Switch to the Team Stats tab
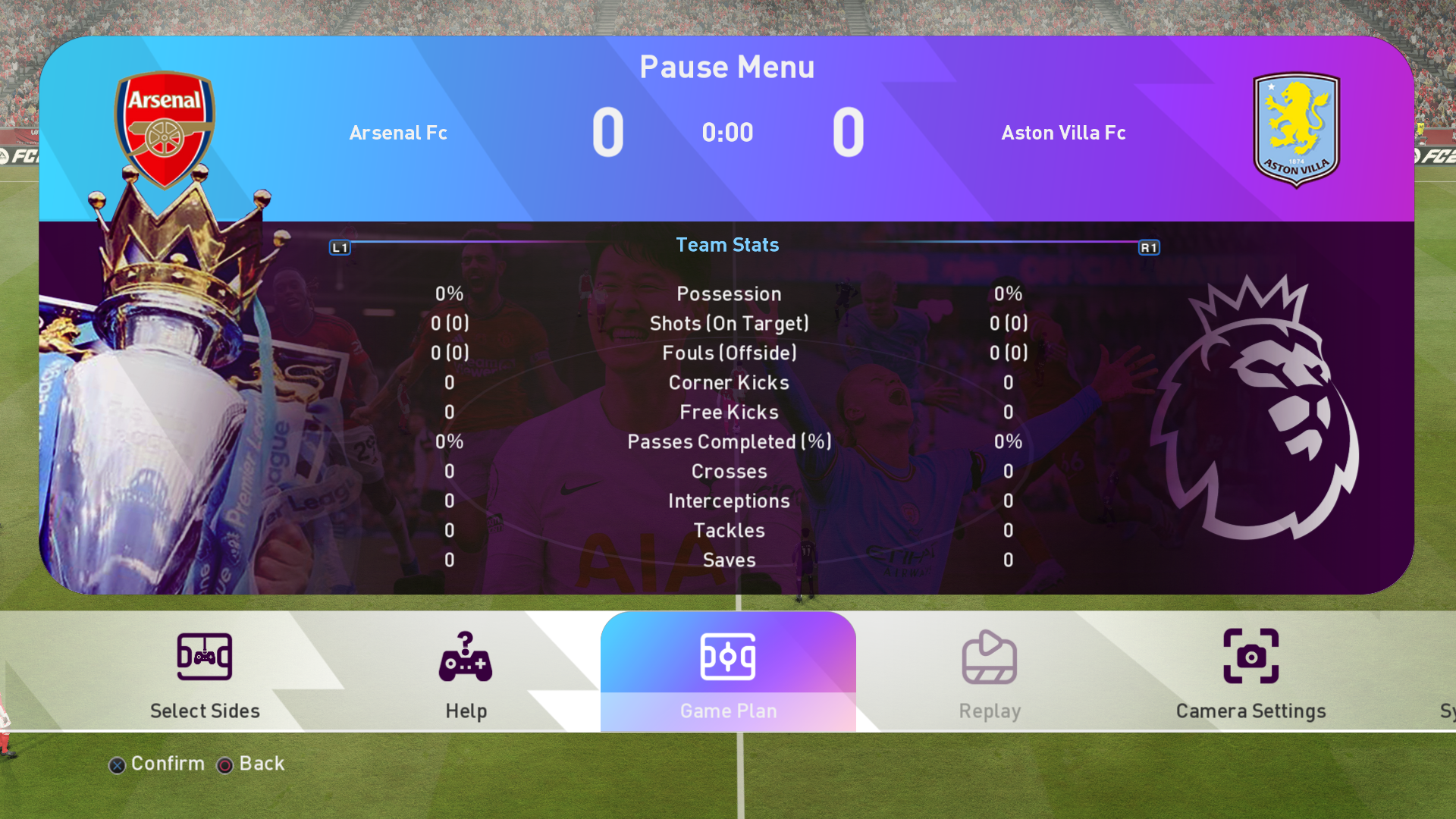Viewport: 1456px width, 819px height. tap(727, 245)
